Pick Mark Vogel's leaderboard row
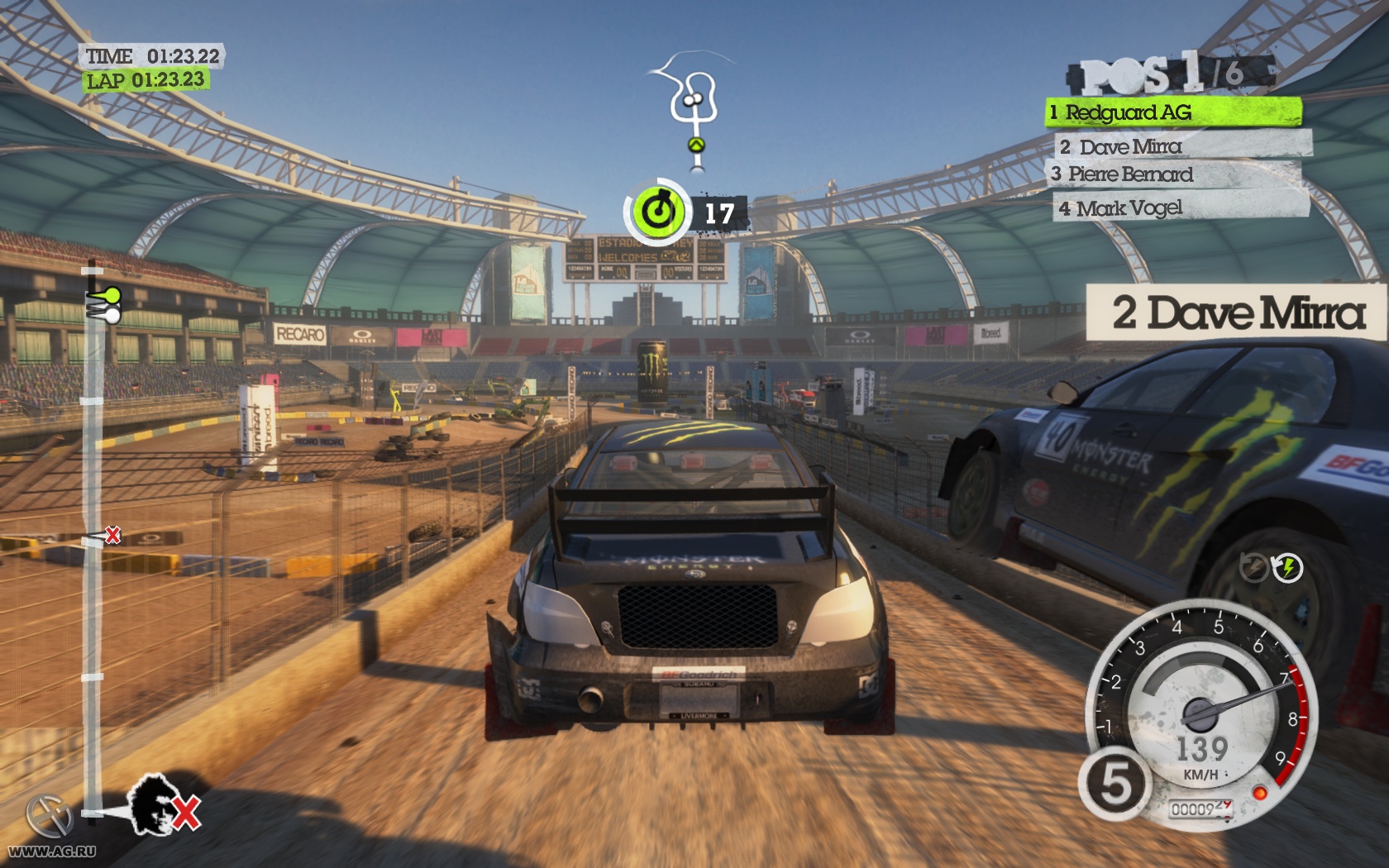The height and width of the screenshot is (868, 1389). (x=1181, y=208)
